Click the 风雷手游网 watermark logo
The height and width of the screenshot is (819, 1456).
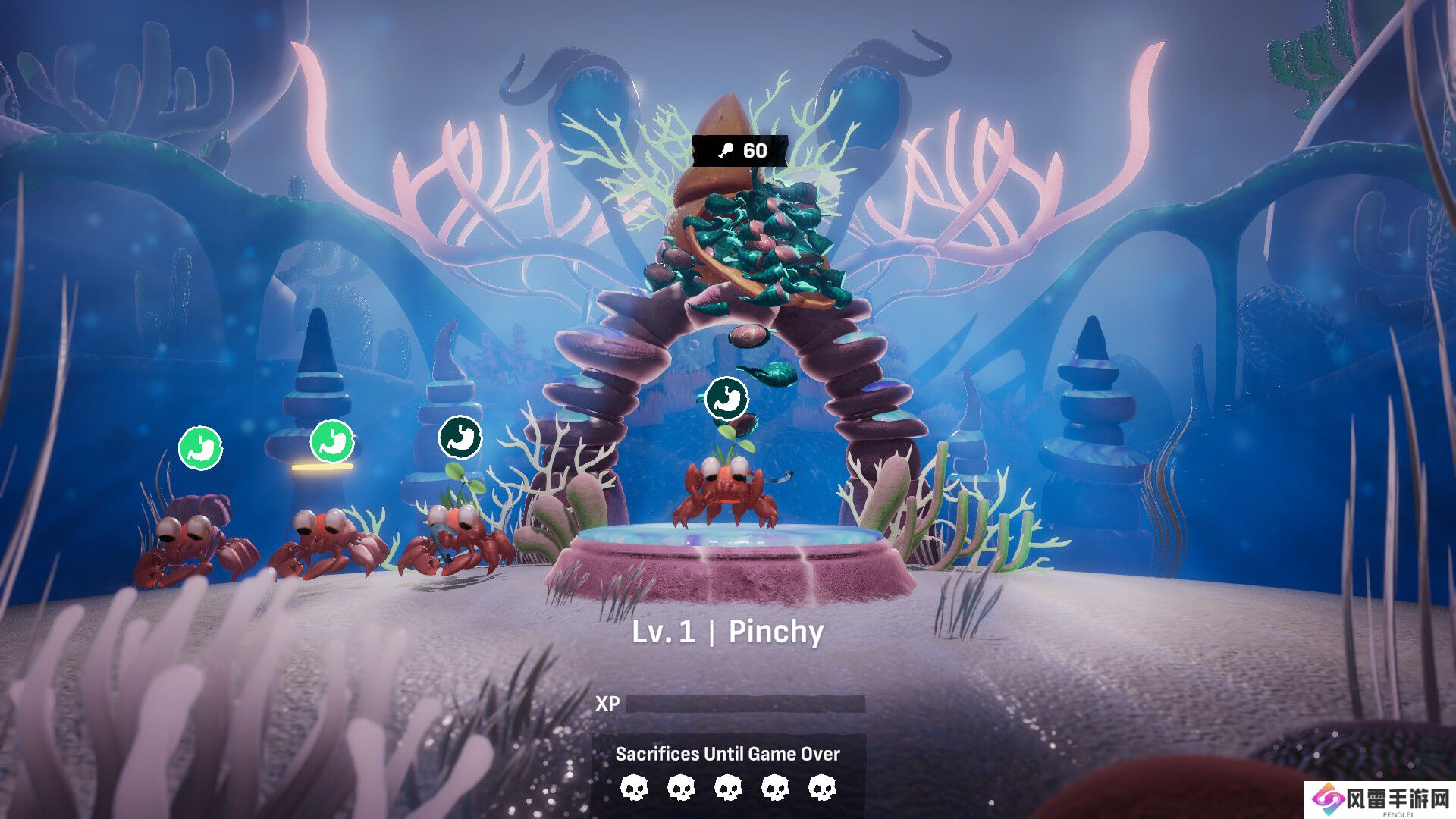[x=1380, y=799]
